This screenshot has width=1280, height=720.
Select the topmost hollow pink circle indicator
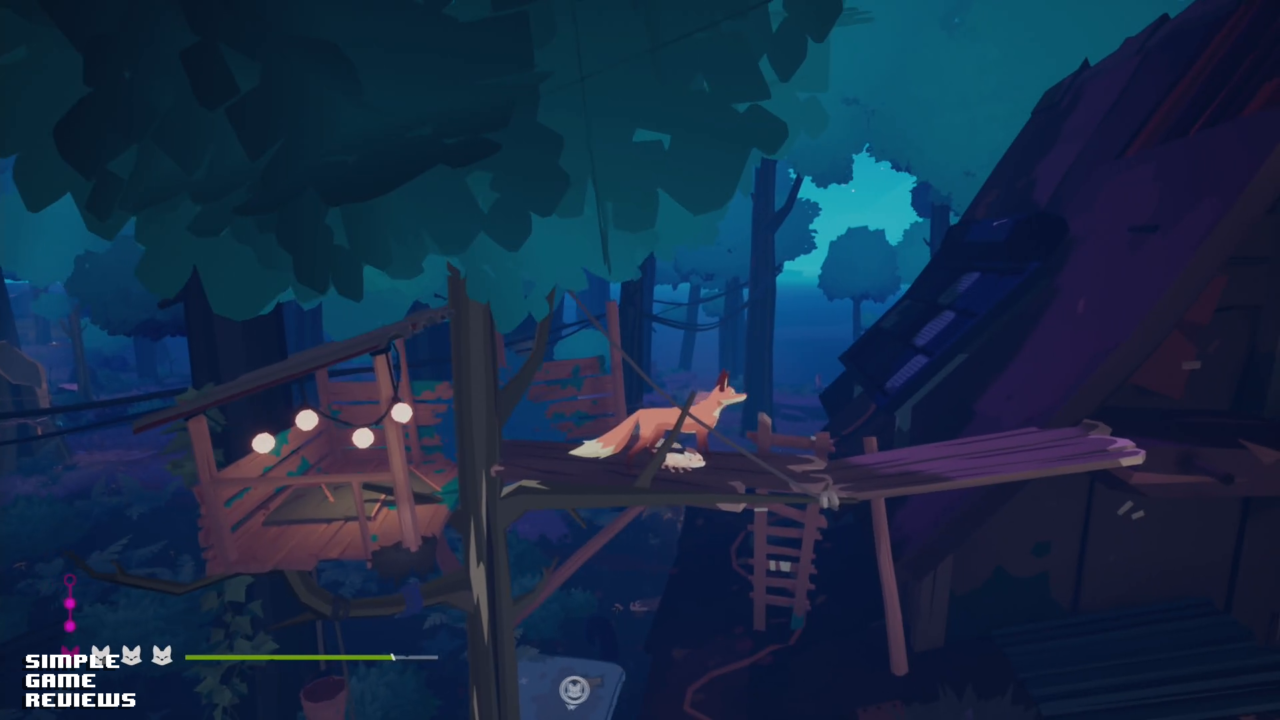pyautogui.click(x=70, y=579)
